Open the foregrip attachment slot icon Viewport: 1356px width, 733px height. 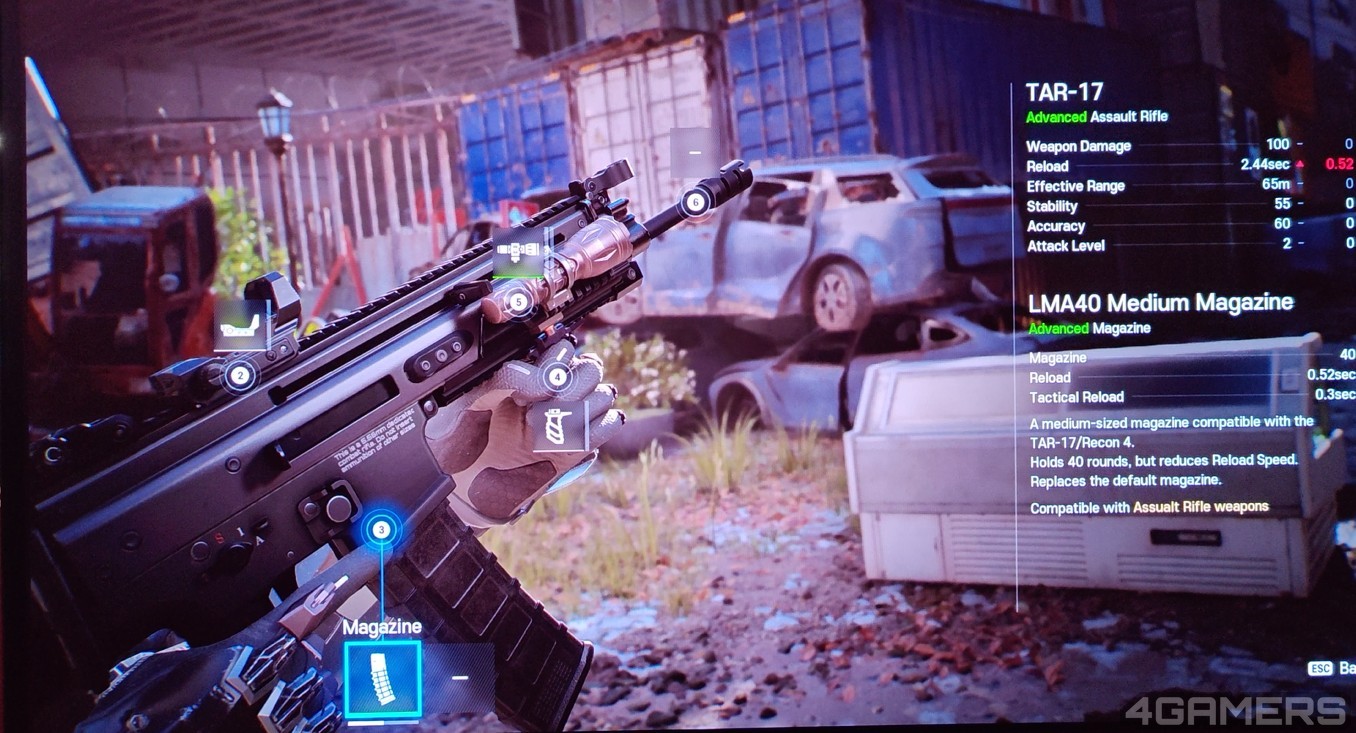(559, 425)
